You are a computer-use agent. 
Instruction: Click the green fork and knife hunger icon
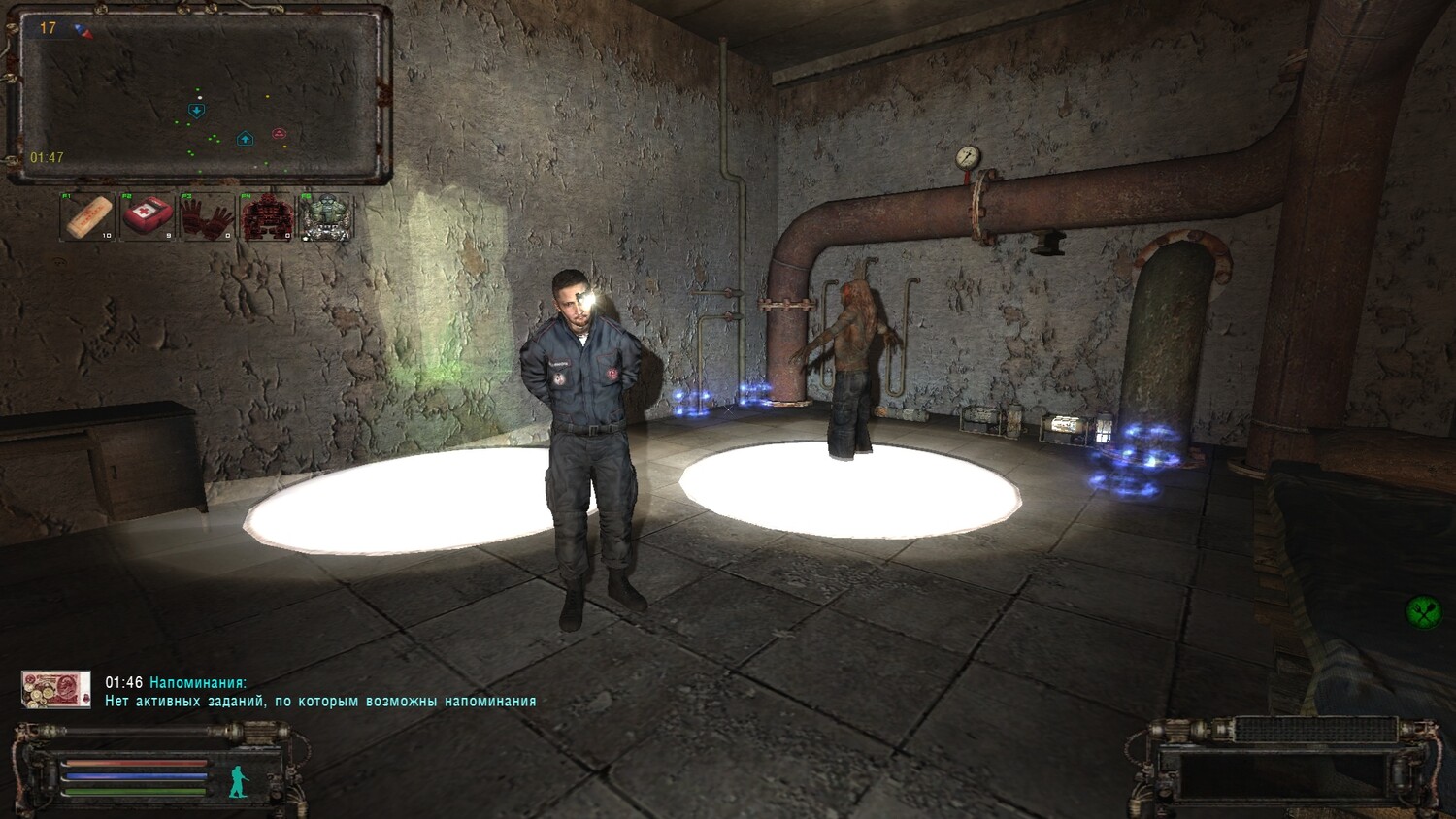(1422, 611)
